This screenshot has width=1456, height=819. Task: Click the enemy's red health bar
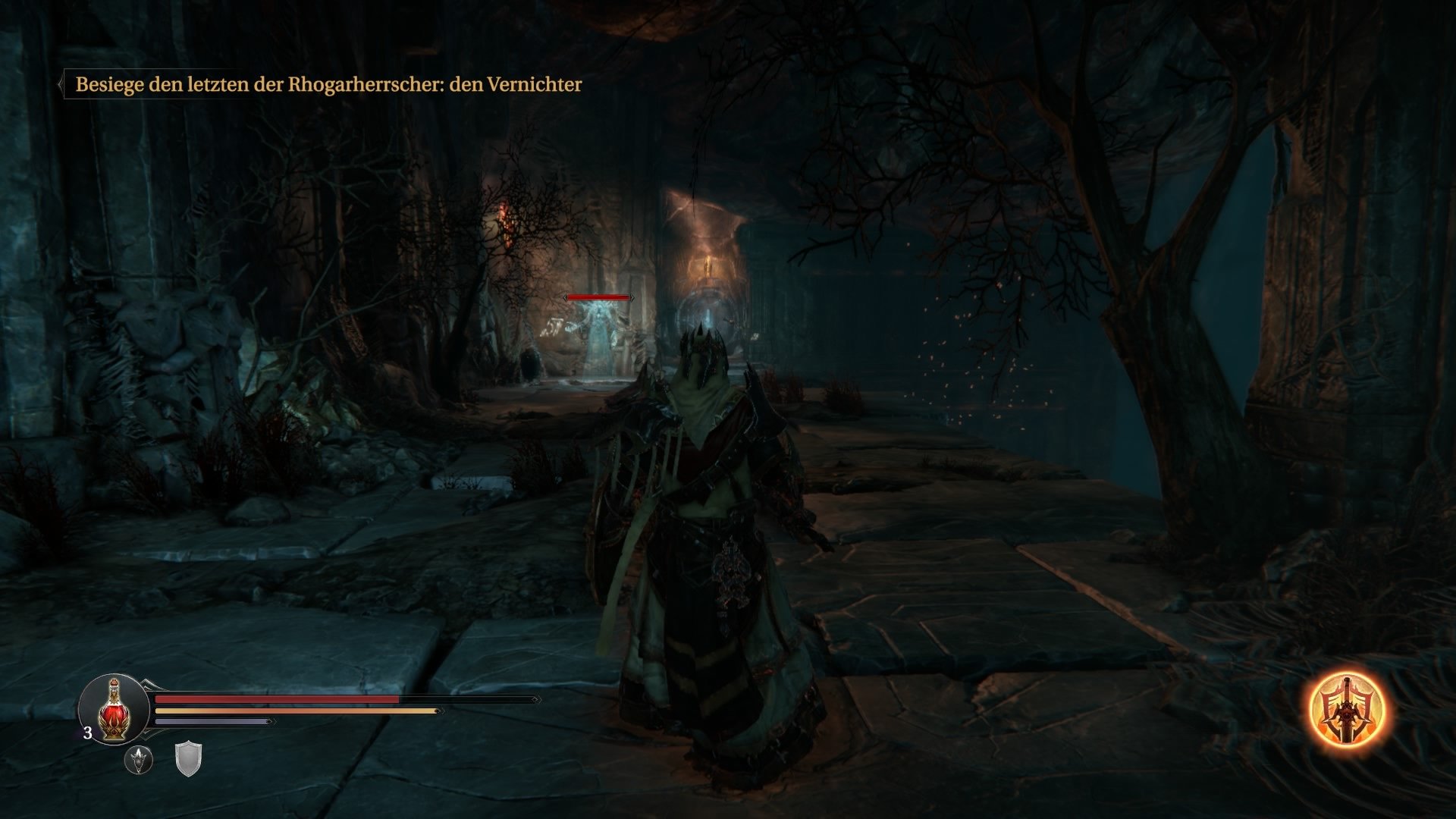pos(599,298)
